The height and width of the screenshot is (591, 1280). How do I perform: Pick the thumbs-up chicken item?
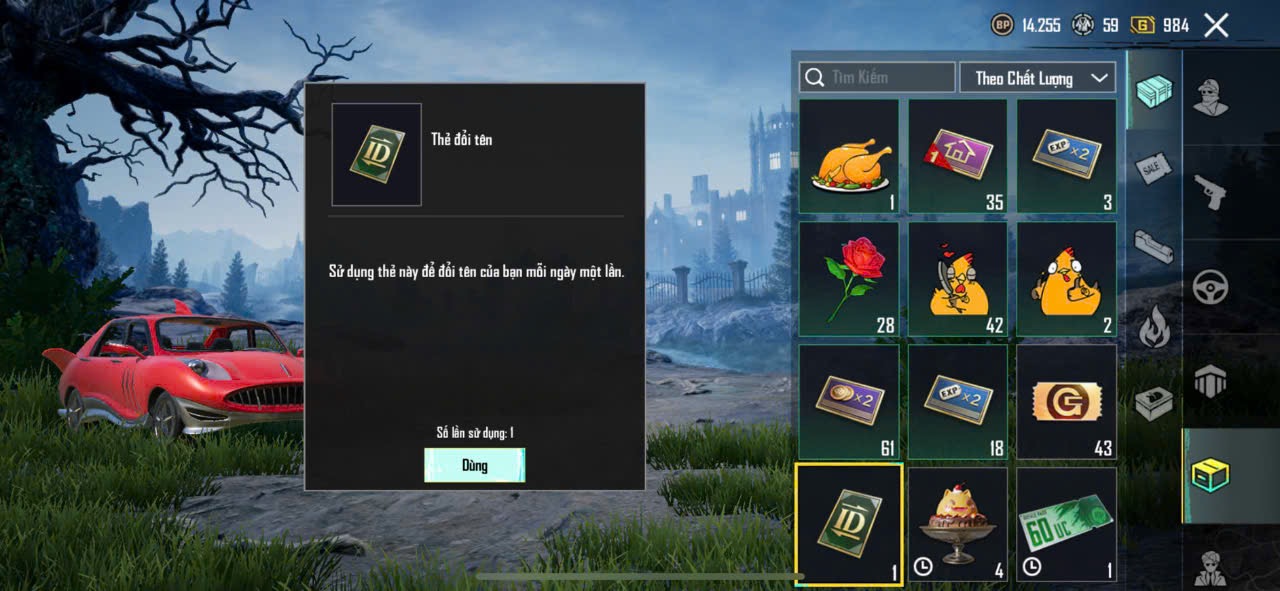coord(1066,279)
